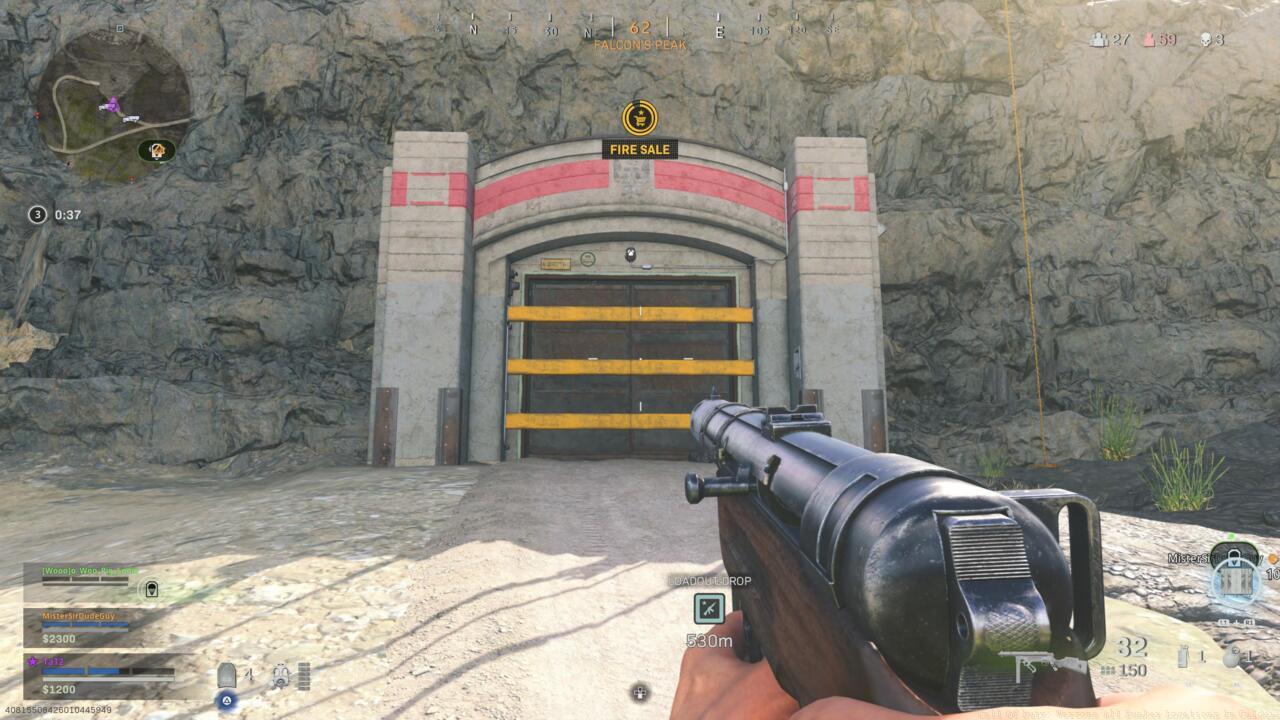Click the gas mask equipment icon

[x=280, y=674]
